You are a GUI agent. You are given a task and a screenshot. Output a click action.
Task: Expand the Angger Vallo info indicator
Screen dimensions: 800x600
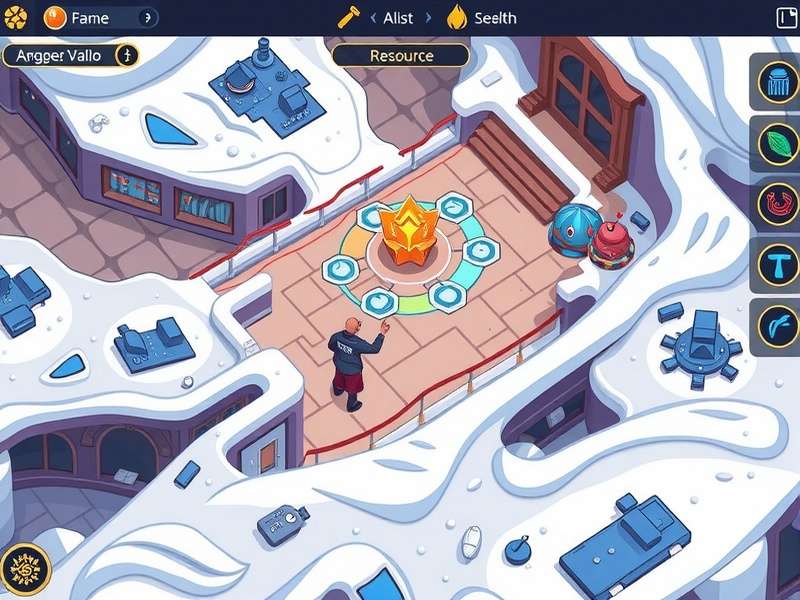click(126, 55)
